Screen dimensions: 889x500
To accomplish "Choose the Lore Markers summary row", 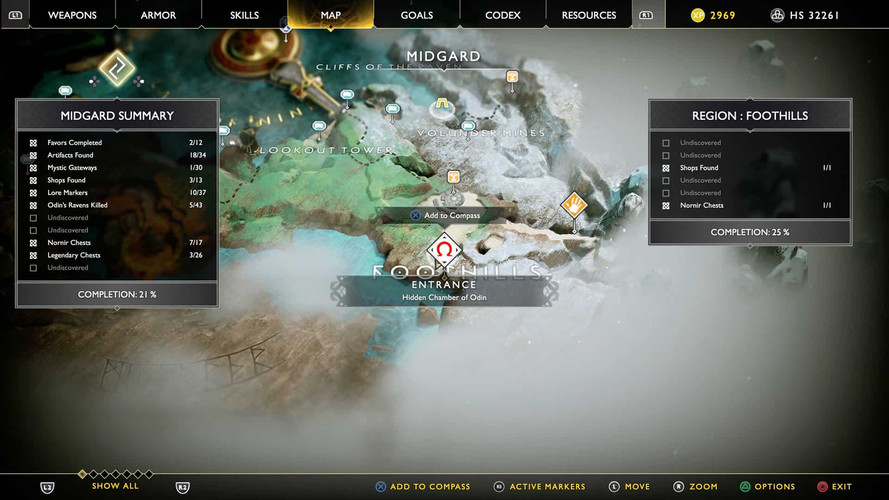I will click(117, 193).
